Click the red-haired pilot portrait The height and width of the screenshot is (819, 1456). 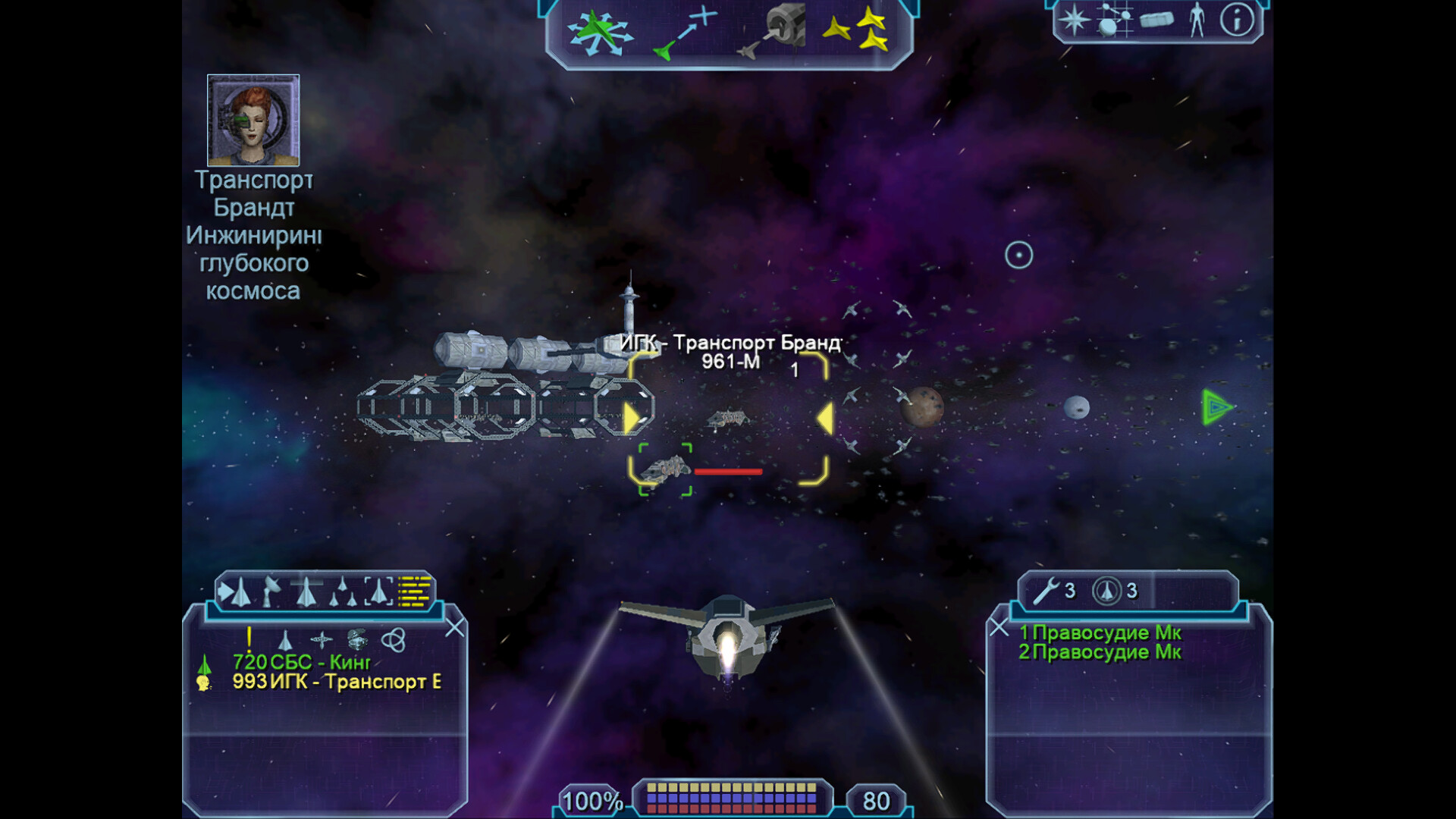tap(253, 120)
